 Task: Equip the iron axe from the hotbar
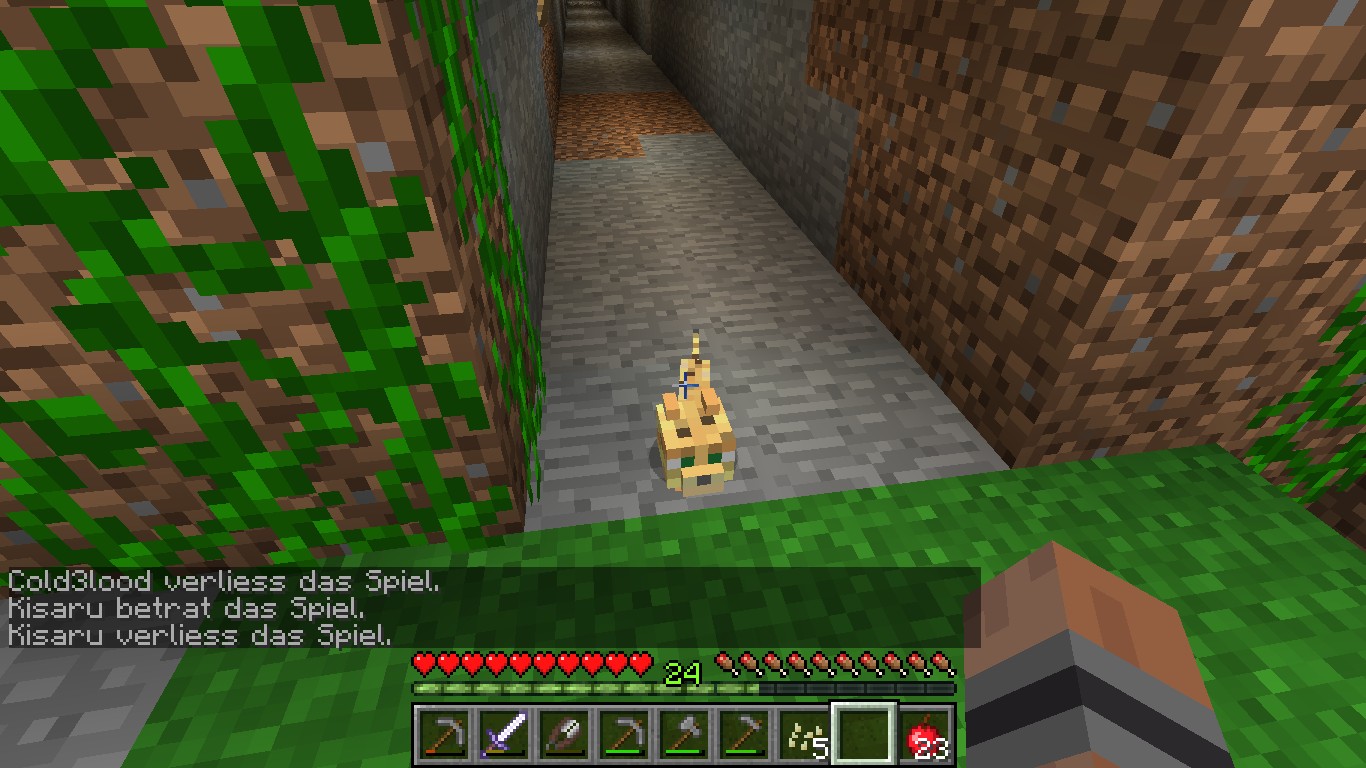pos(684,736)
